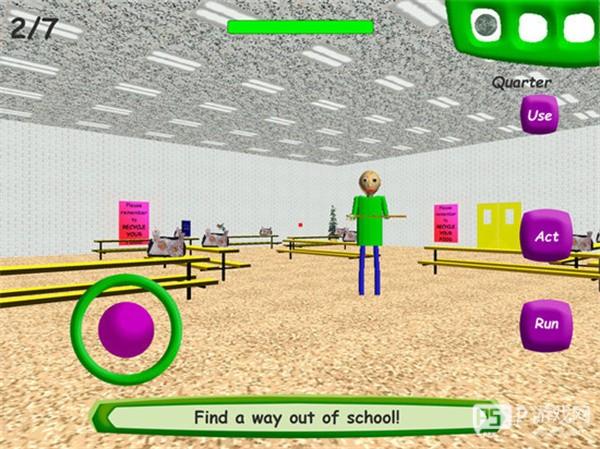Viewport: 600px width, 449px height.
Task: Touch the purple joystick knob
Action: (x=126, y=329)
